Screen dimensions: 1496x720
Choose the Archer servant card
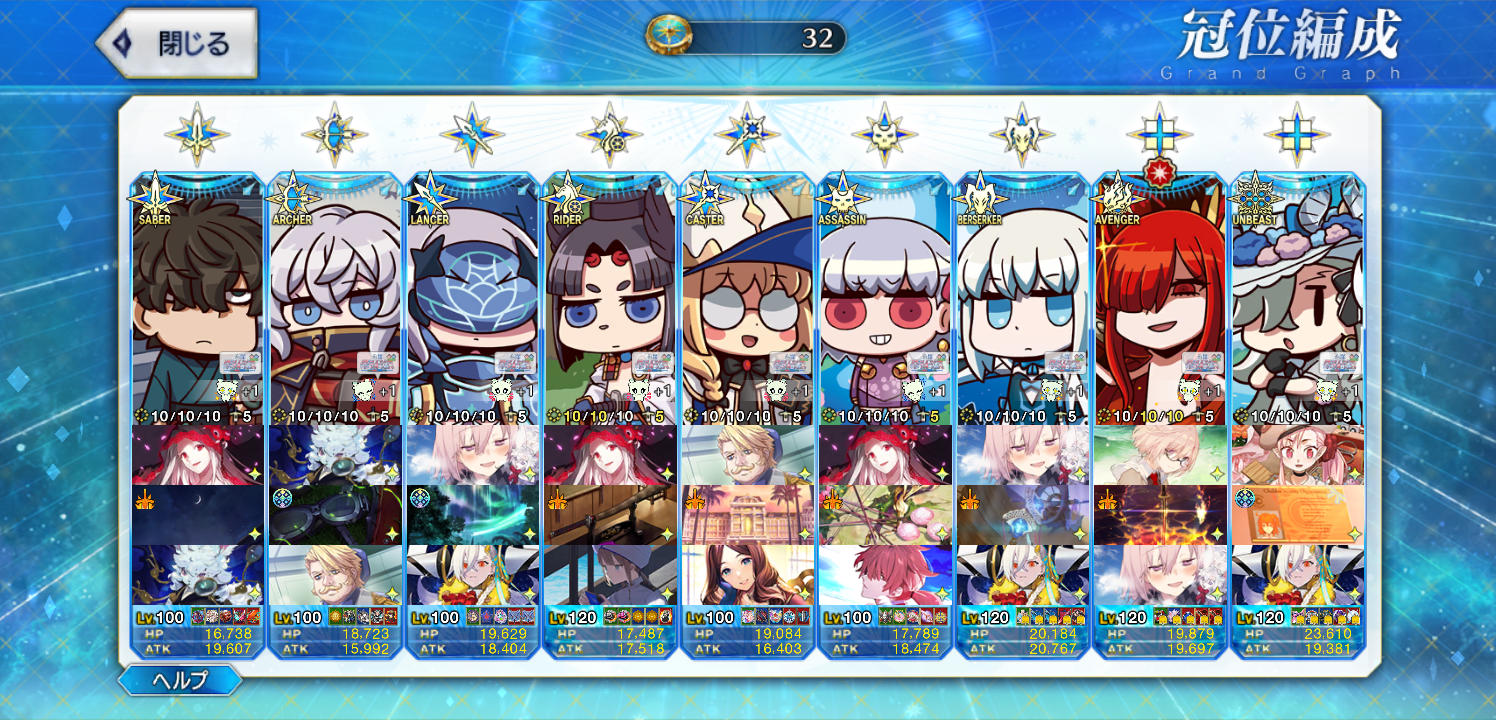(x=335, y=300)
